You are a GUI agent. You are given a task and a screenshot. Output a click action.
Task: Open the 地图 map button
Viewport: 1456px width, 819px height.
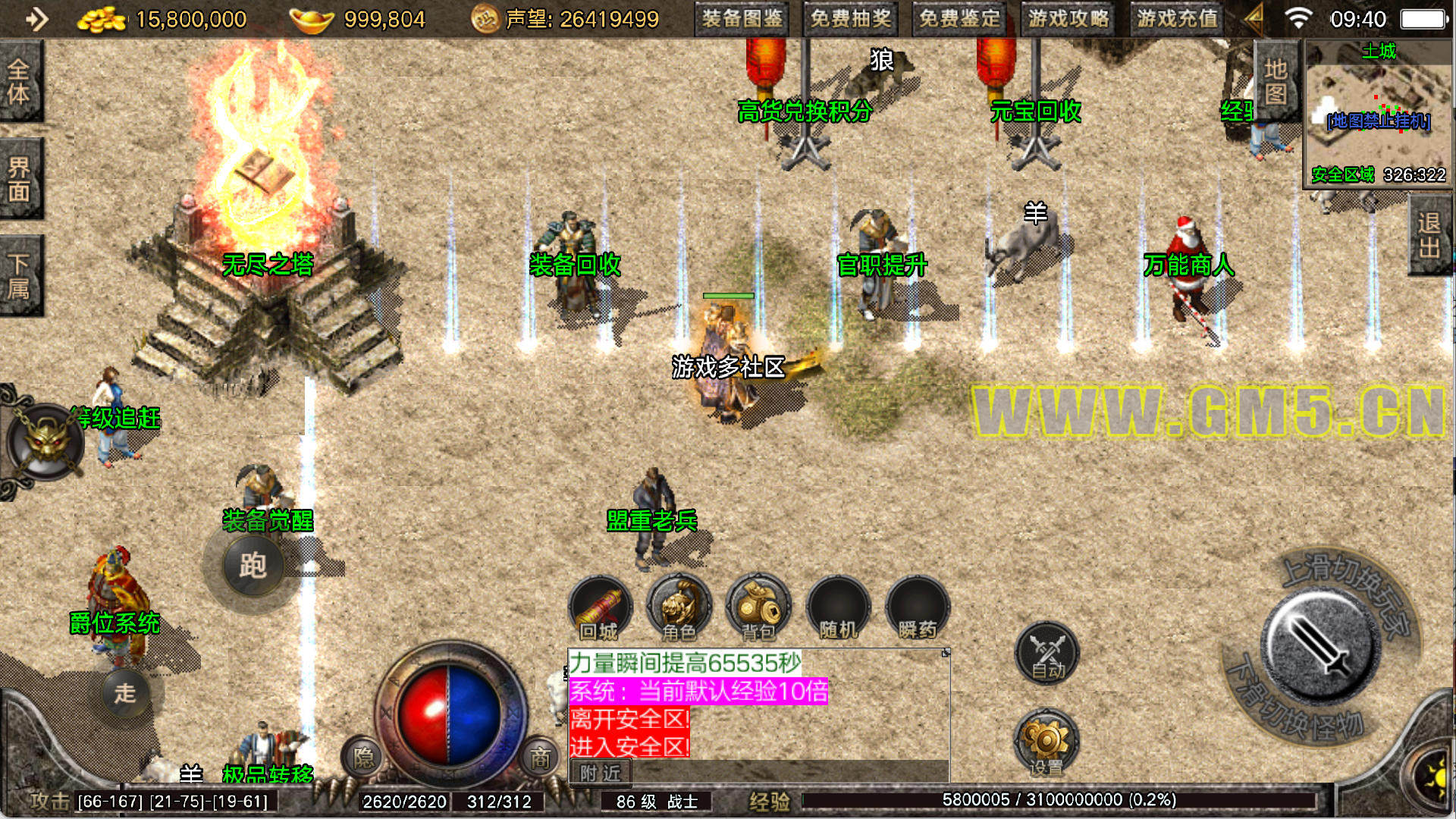(x=1276, y=82)
